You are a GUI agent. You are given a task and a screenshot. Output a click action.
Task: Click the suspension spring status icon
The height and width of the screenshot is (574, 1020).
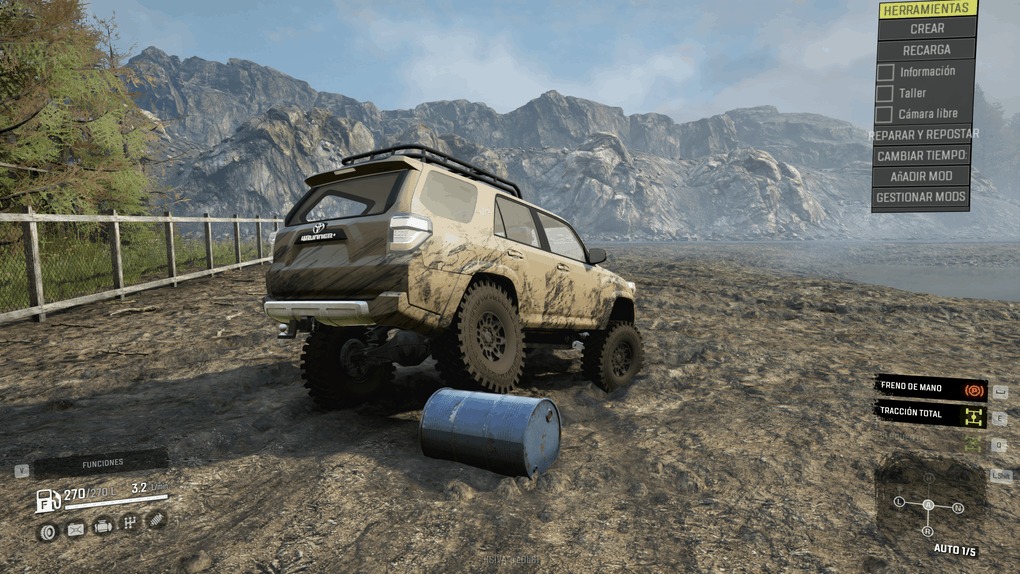coord(156,520)
